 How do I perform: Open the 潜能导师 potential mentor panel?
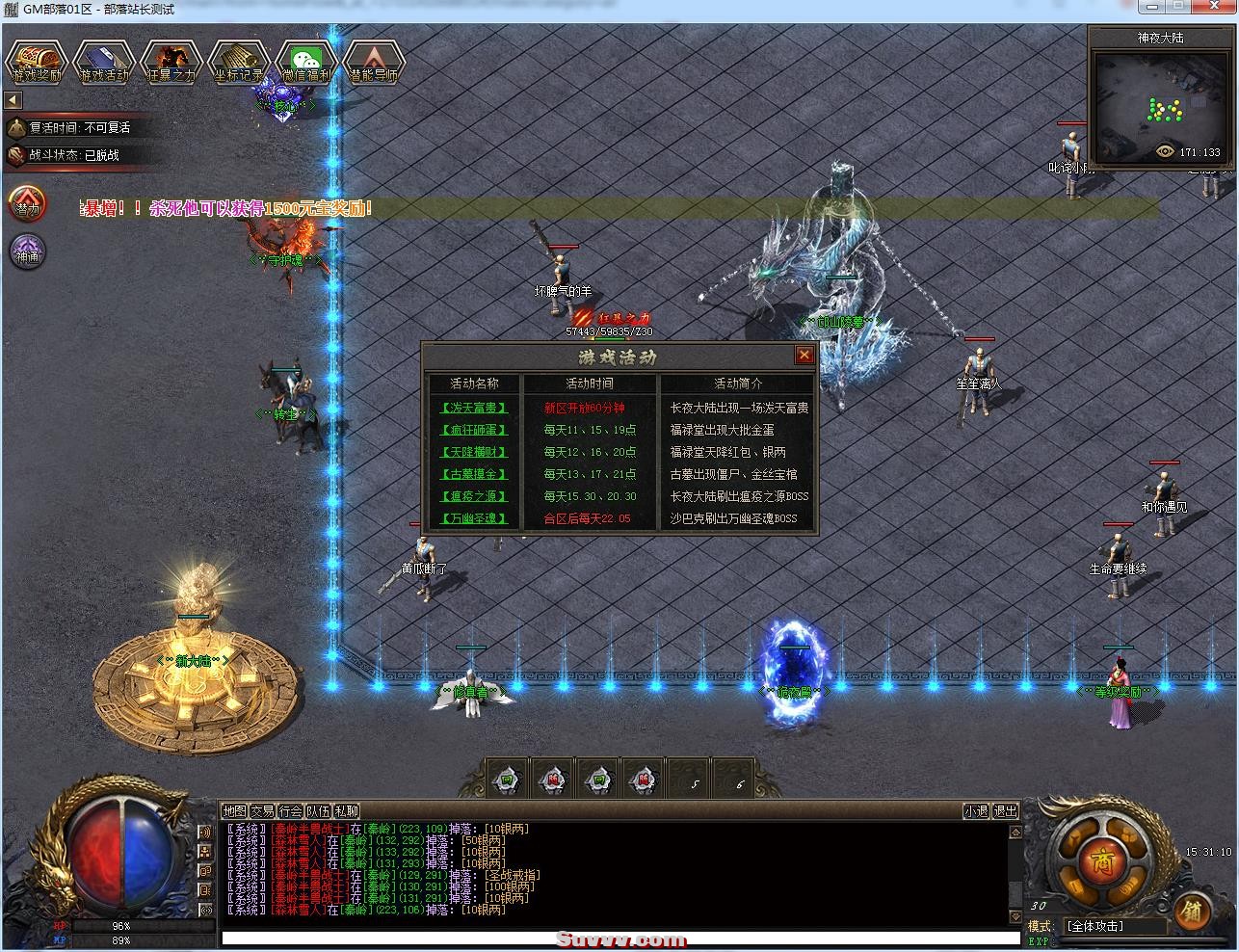pos(374,63)
